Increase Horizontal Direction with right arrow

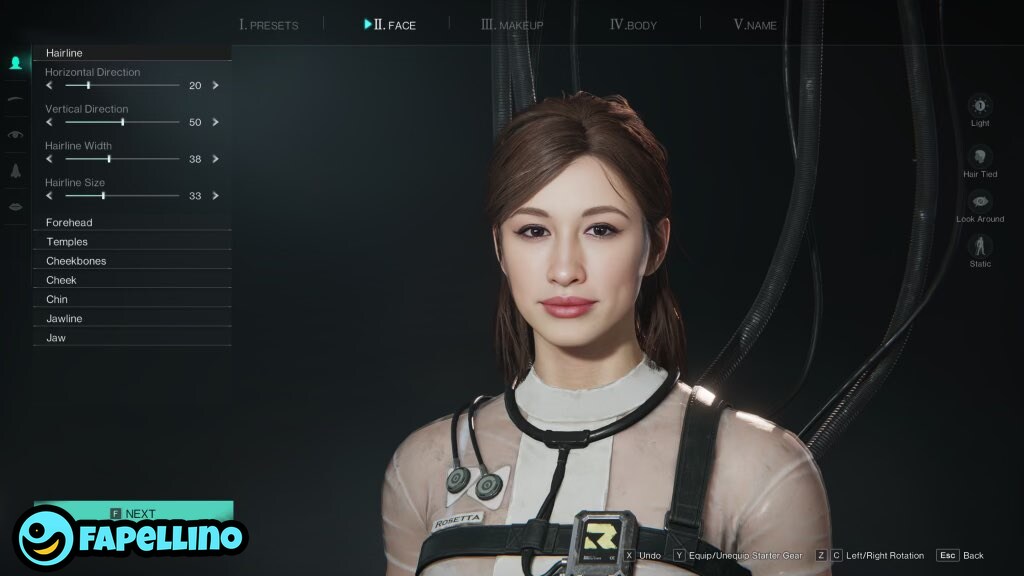215,85
